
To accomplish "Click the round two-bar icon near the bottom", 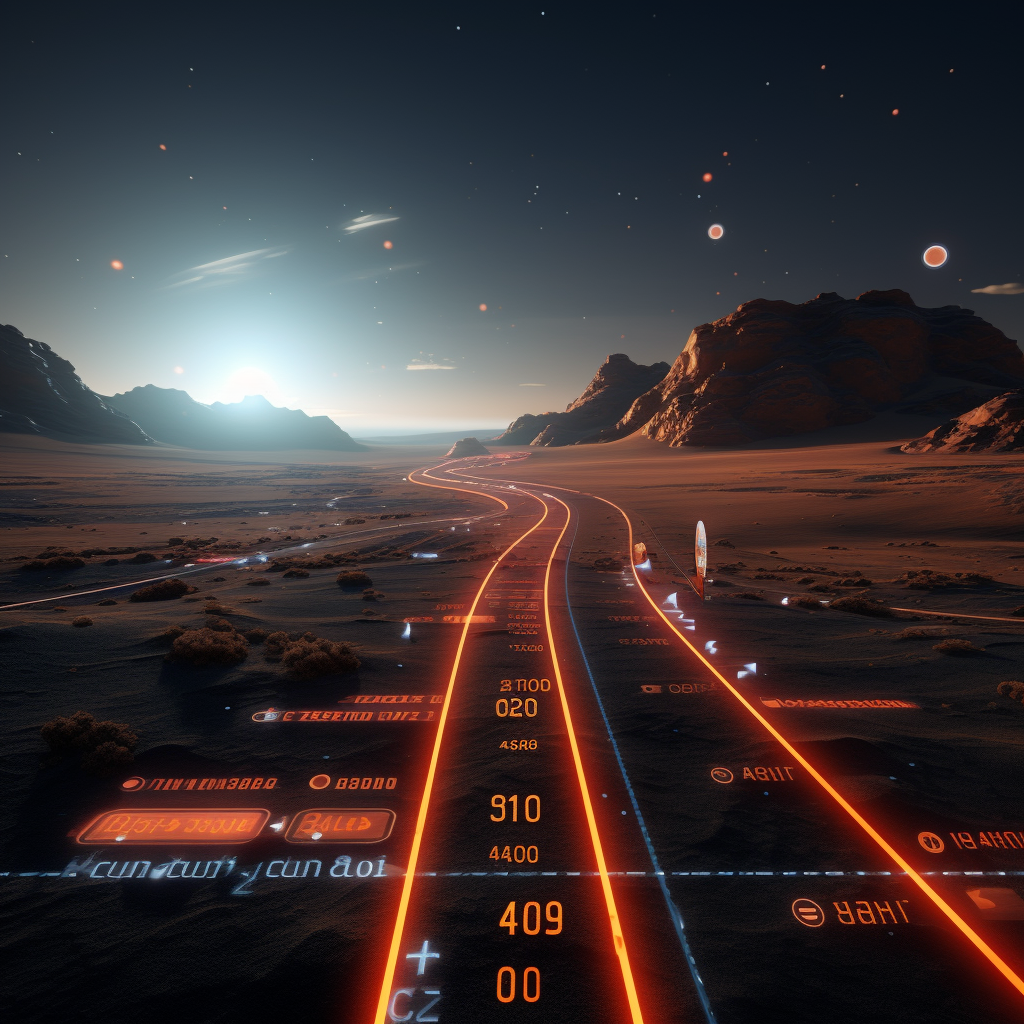I will [807, 912].
